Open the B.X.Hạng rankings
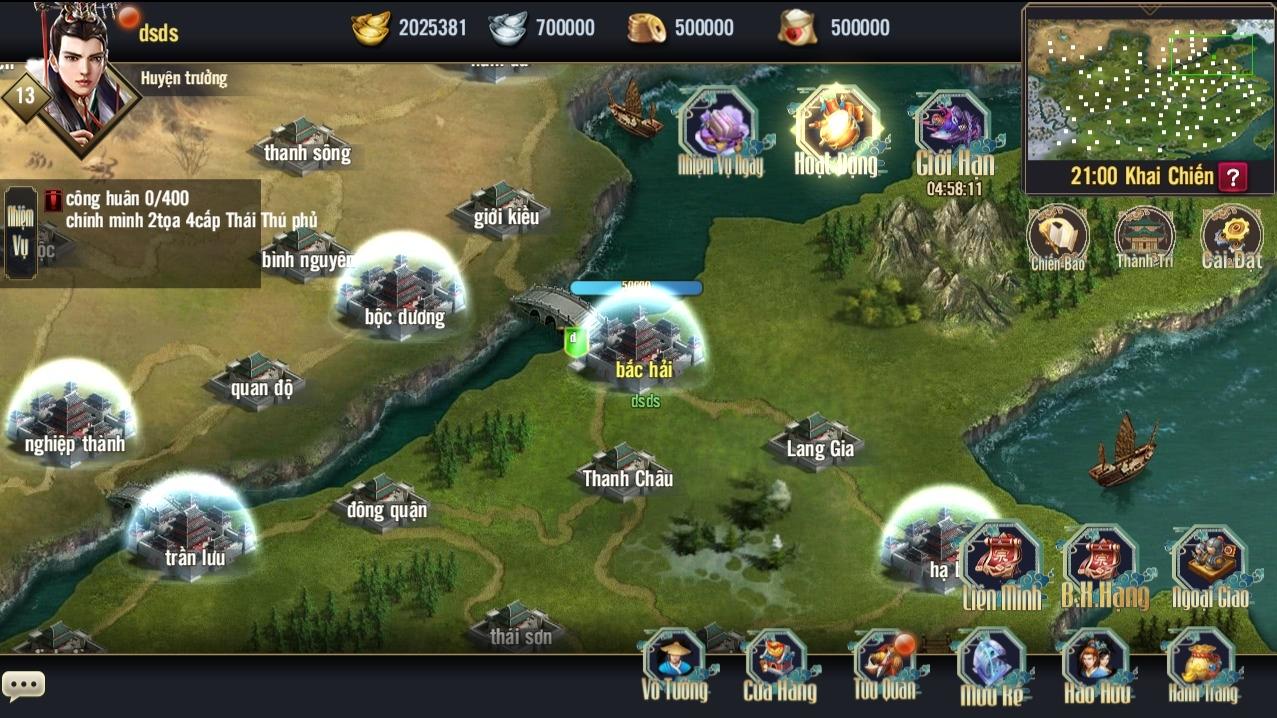Image resolution: width=1277 pixels, height=718 pixels. click(x=1103, y=565)
